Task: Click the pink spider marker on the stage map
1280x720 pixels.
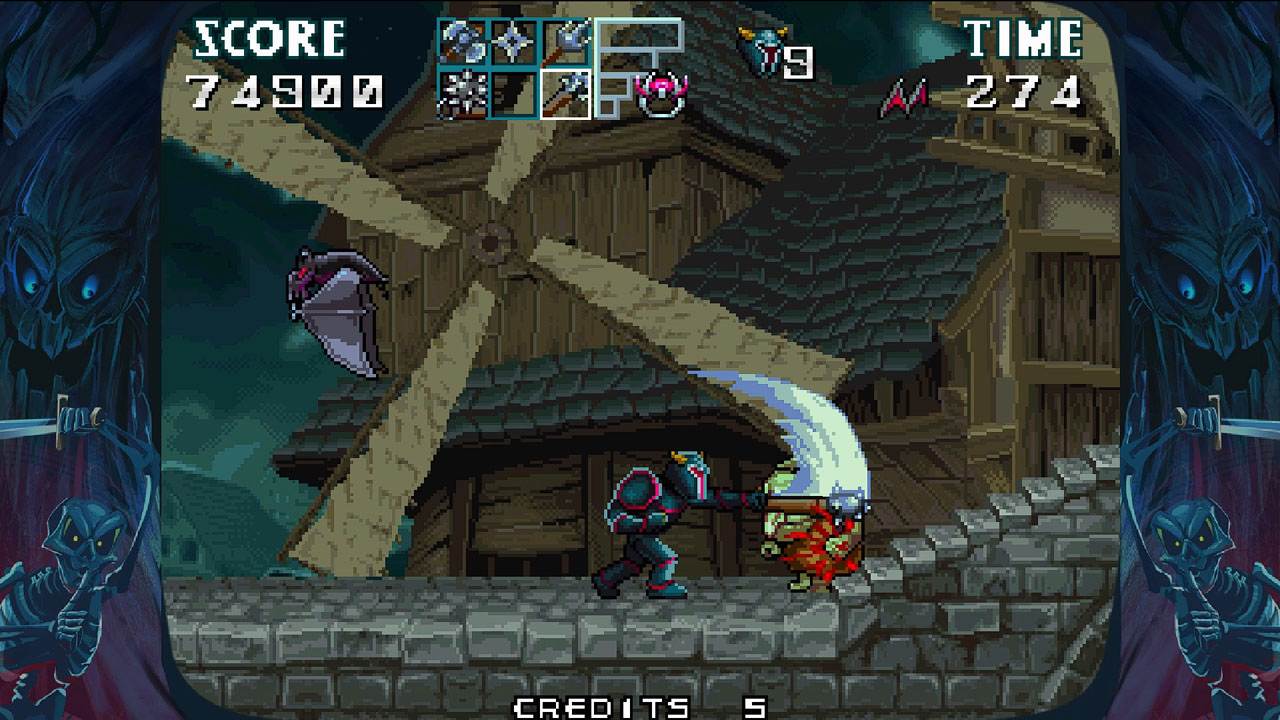Action: [x=663, y=89]
